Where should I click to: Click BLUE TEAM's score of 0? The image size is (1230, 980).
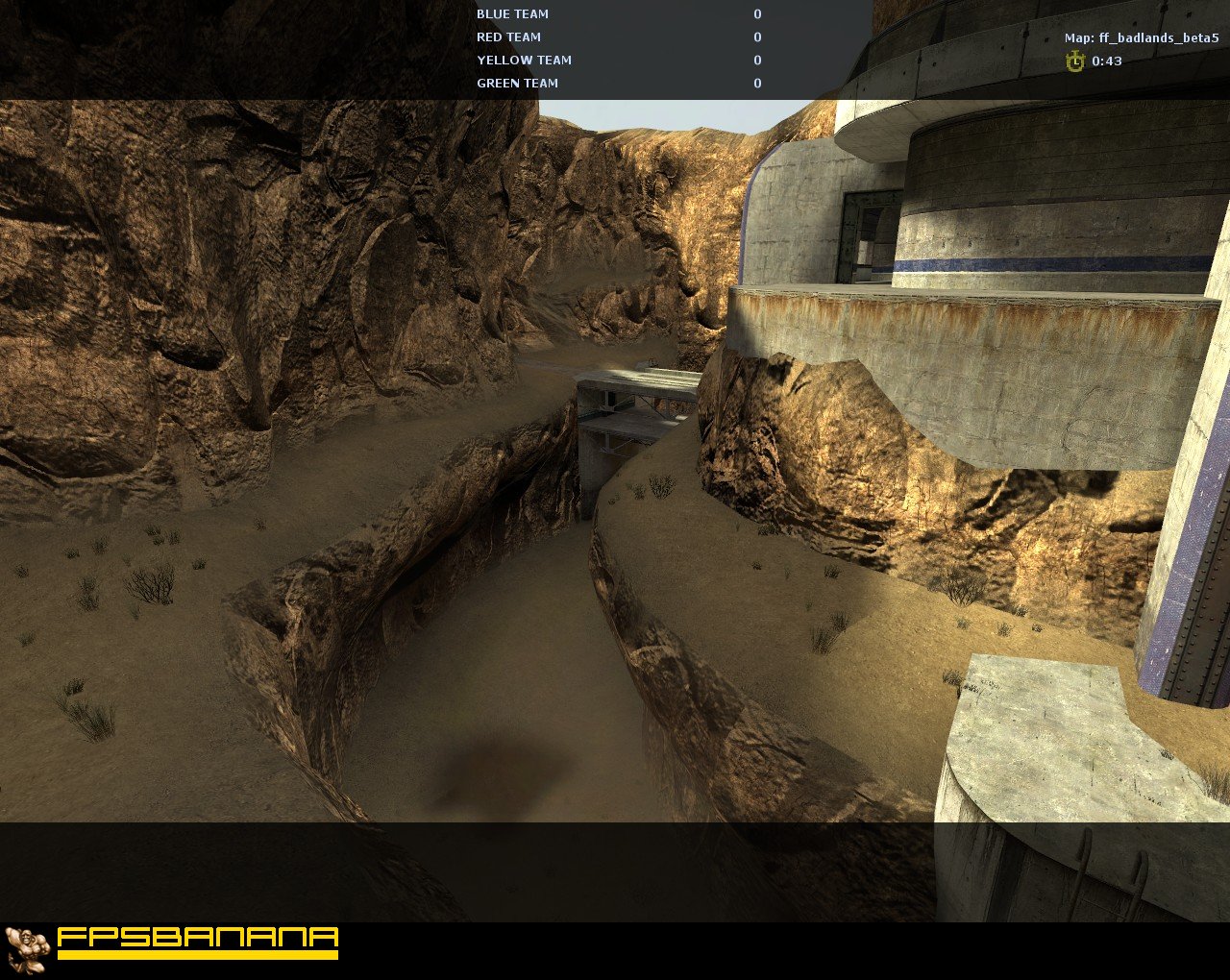756,13
